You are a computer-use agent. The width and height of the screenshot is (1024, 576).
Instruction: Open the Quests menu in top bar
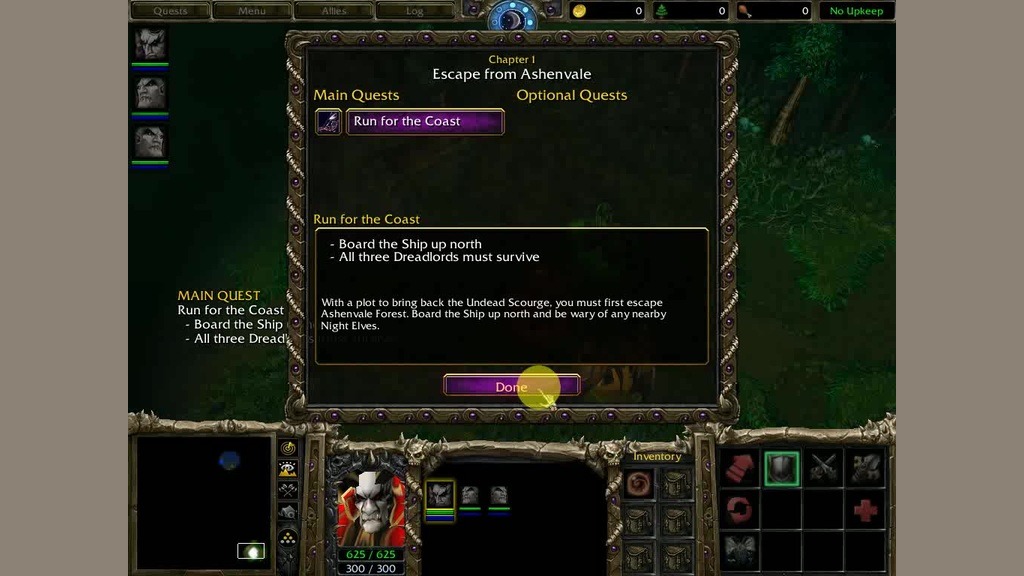click(x=170, y=11)
